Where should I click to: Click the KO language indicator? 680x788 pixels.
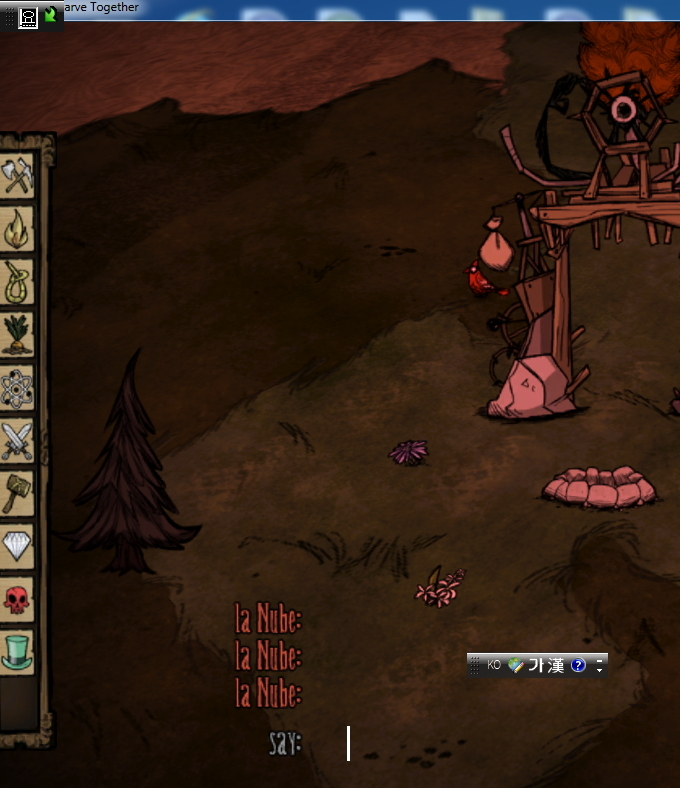click(x=494, y=665)
